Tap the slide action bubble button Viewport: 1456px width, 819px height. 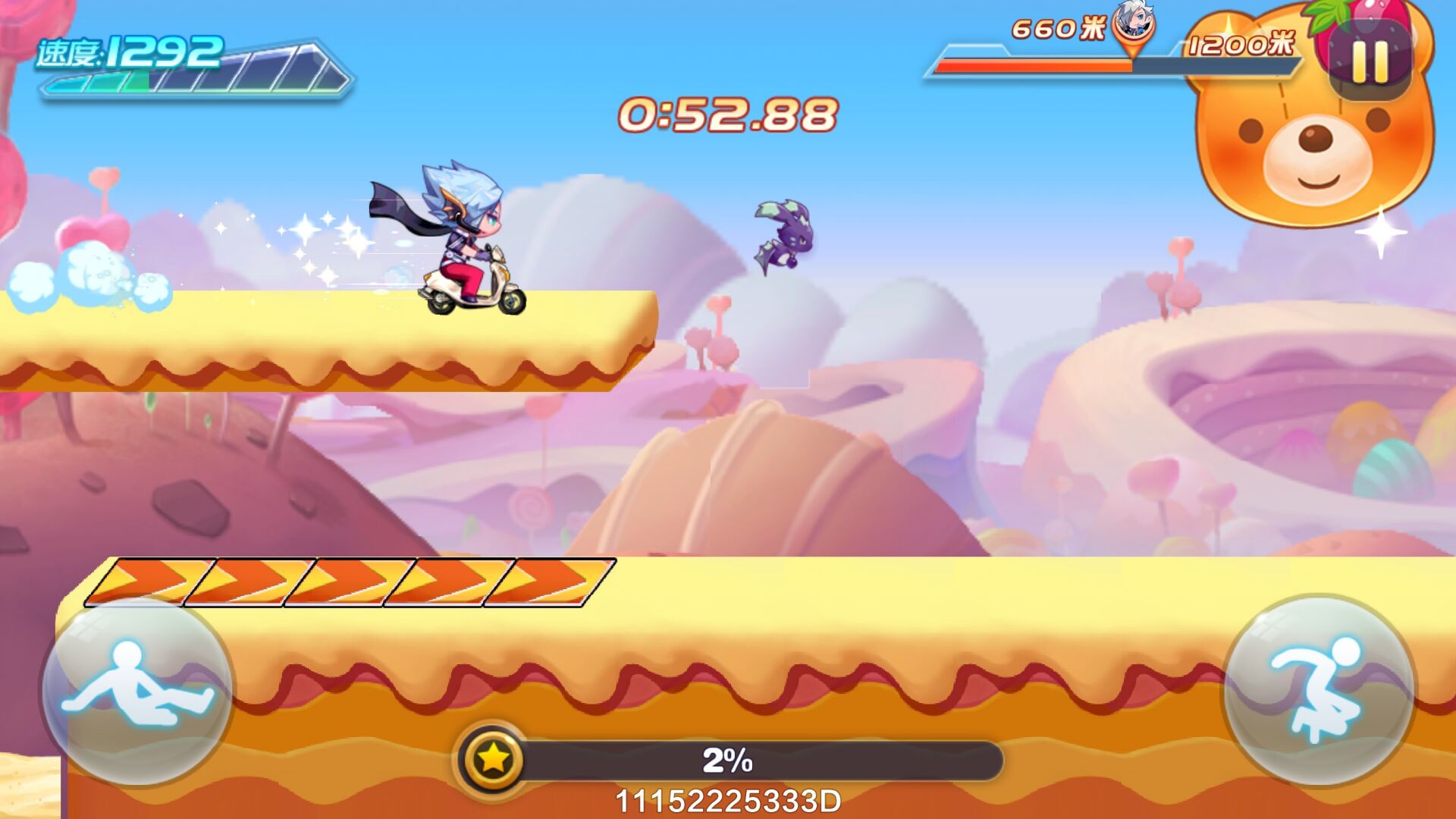[x=137, y=690]
